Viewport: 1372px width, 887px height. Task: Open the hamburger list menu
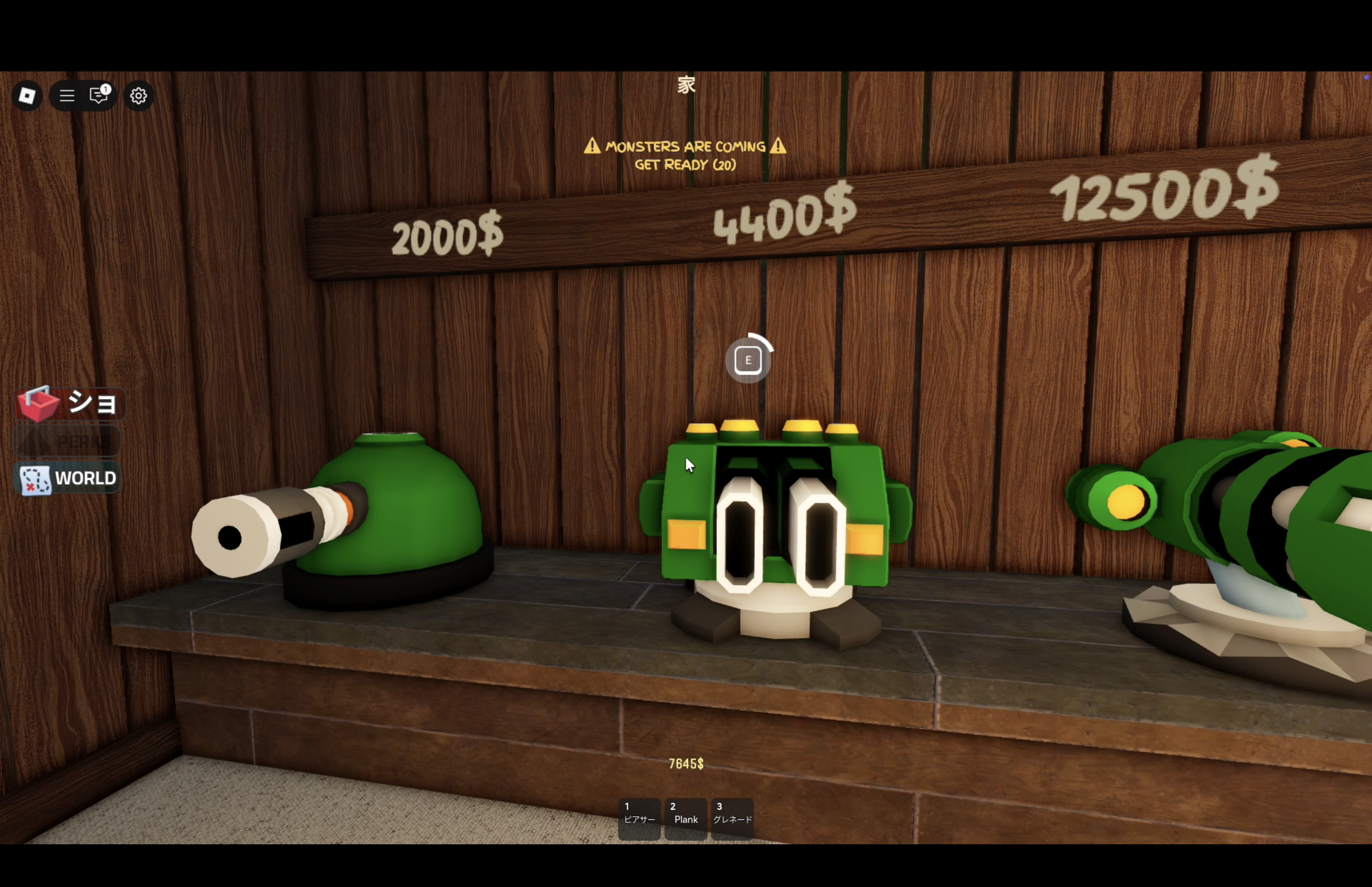pyautogui.click(x=67, y=96)
